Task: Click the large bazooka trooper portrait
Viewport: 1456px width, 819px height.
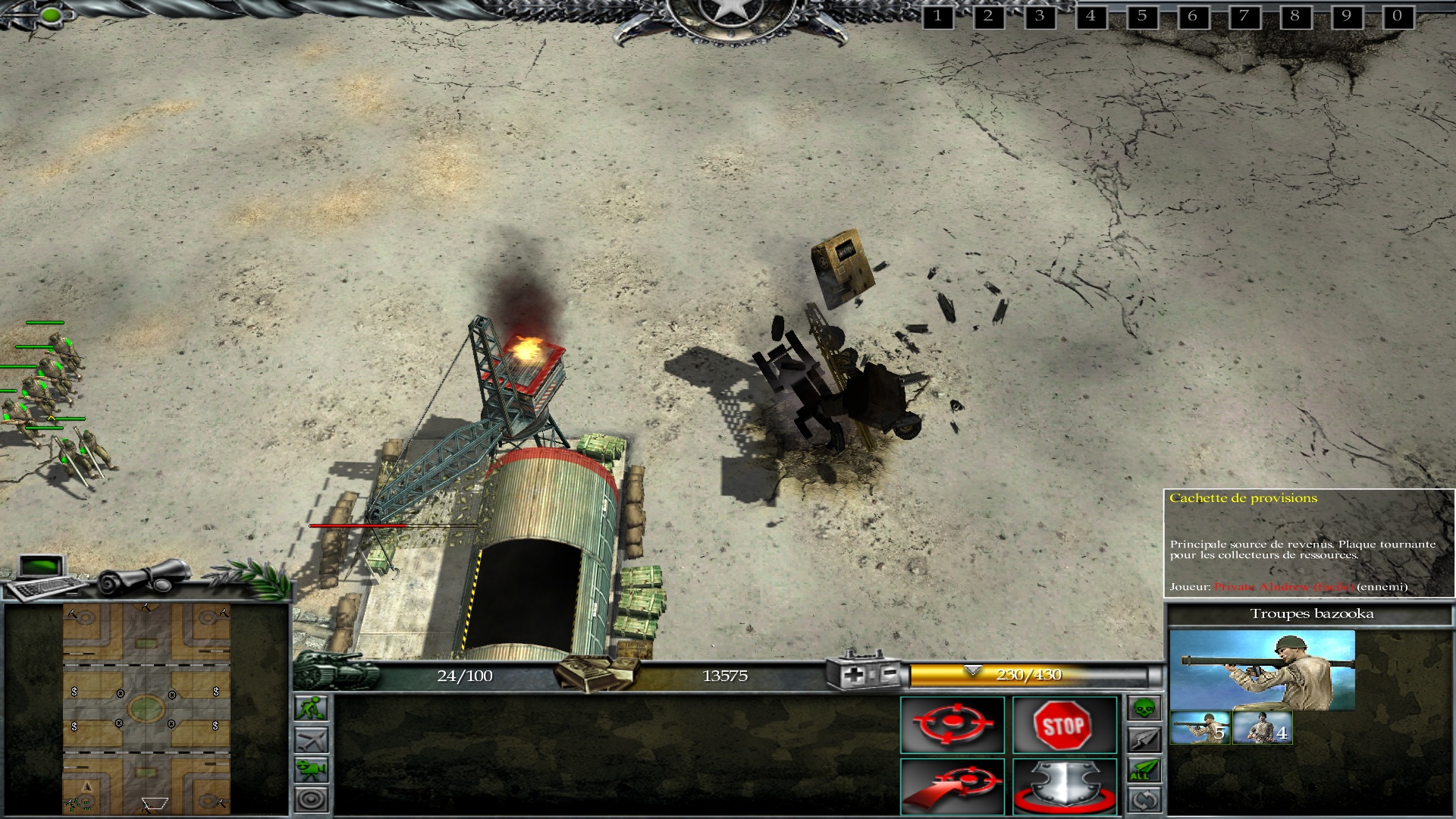Action: click(1262, 670)
